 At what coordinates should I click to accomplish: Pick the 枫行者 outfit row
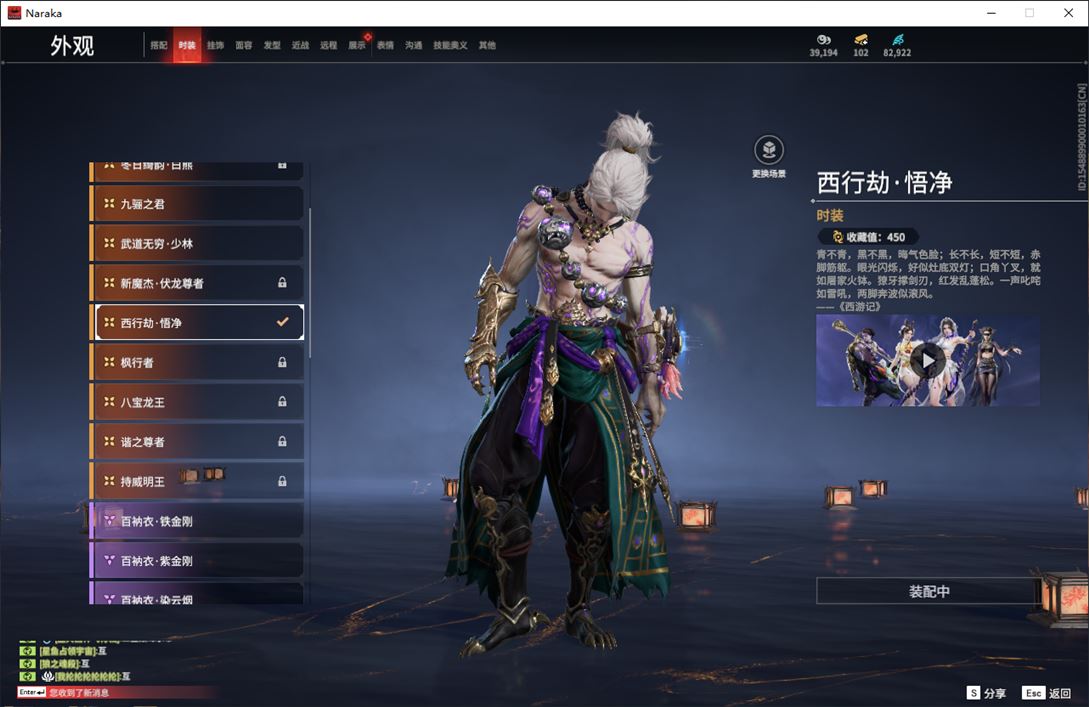pos(198,362)
